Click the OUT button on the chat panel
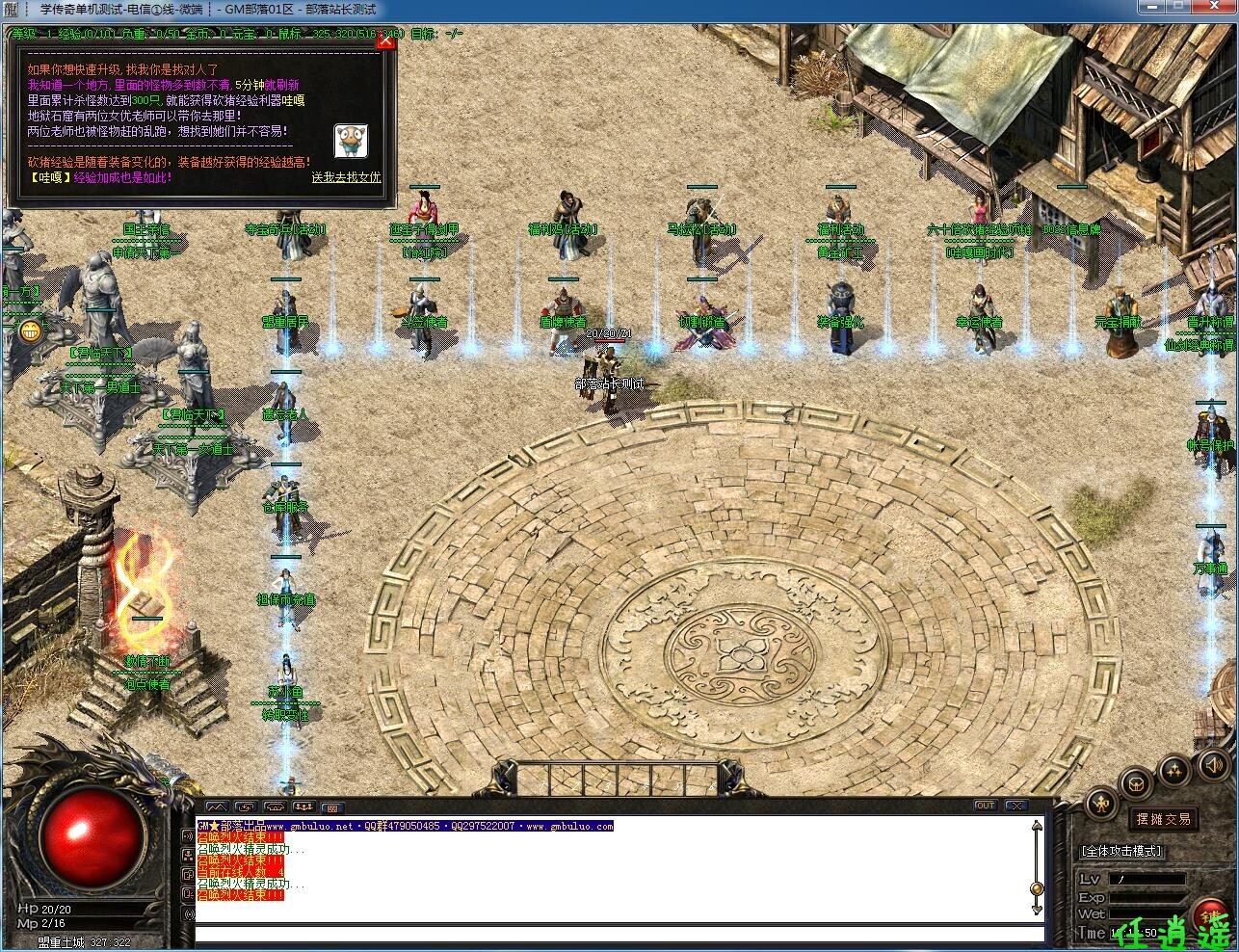The height and width of the screenshot is (952, 1239). [985, 806]
